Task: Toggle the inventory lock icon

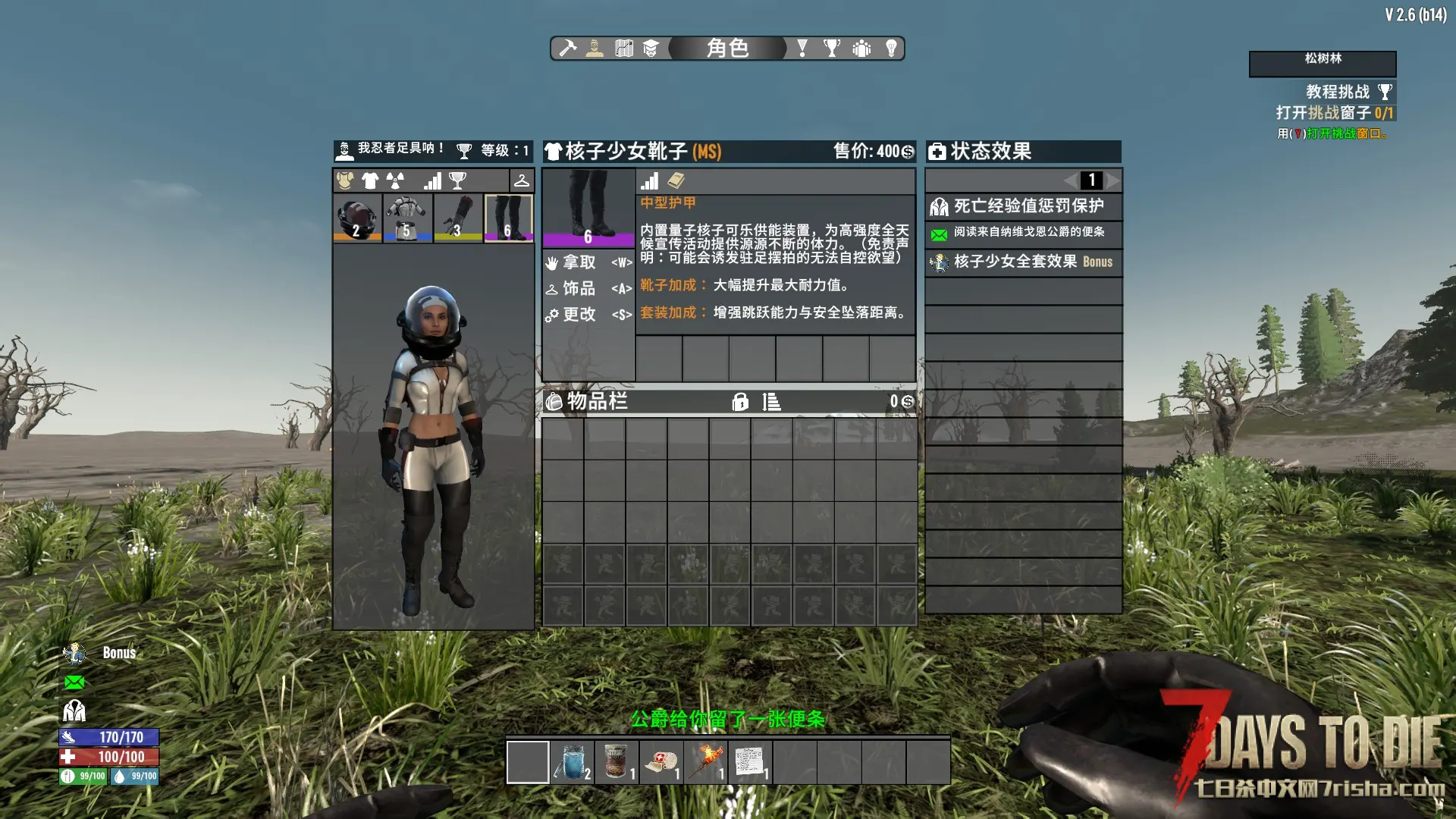Action: [740, 402]
